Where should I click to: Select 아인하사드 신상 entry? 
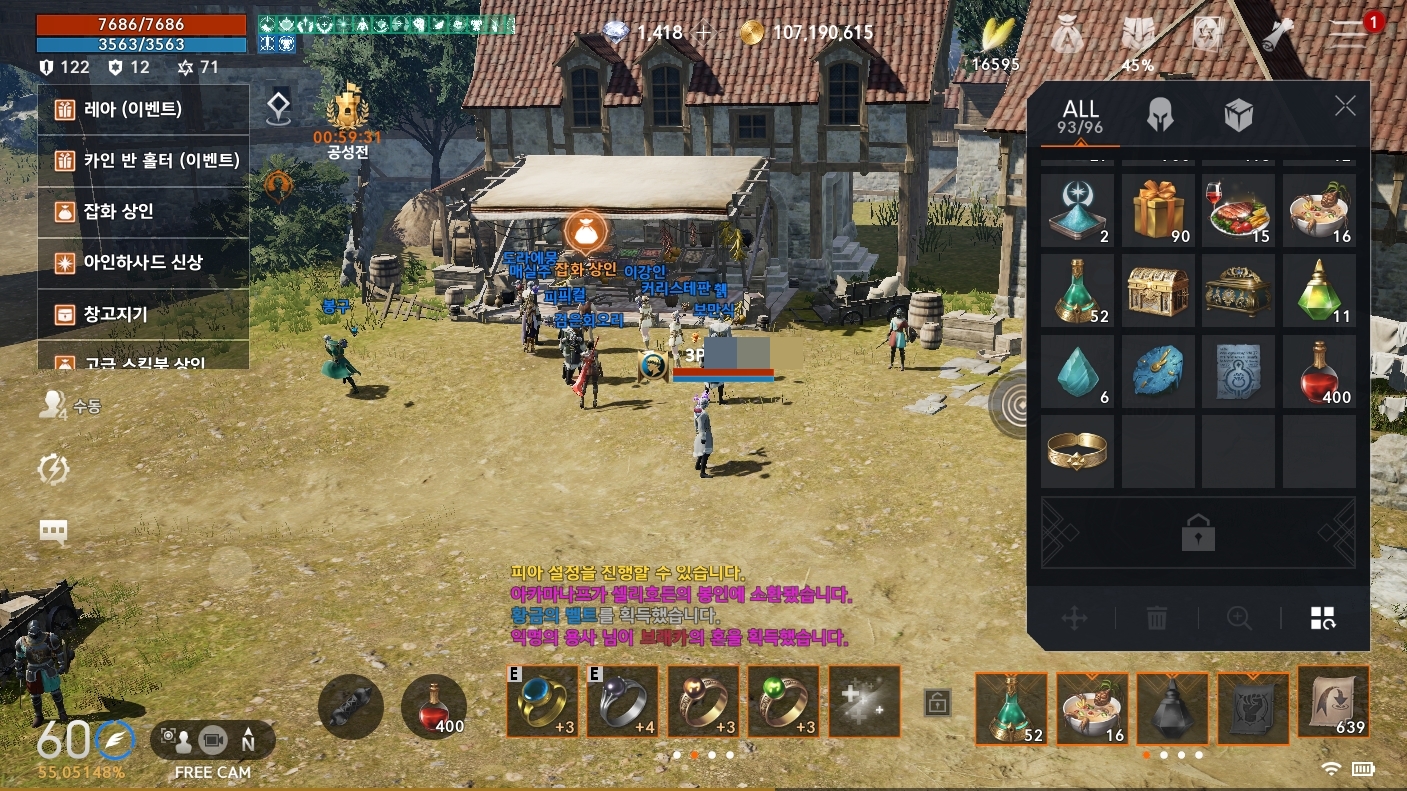[143, 263]
